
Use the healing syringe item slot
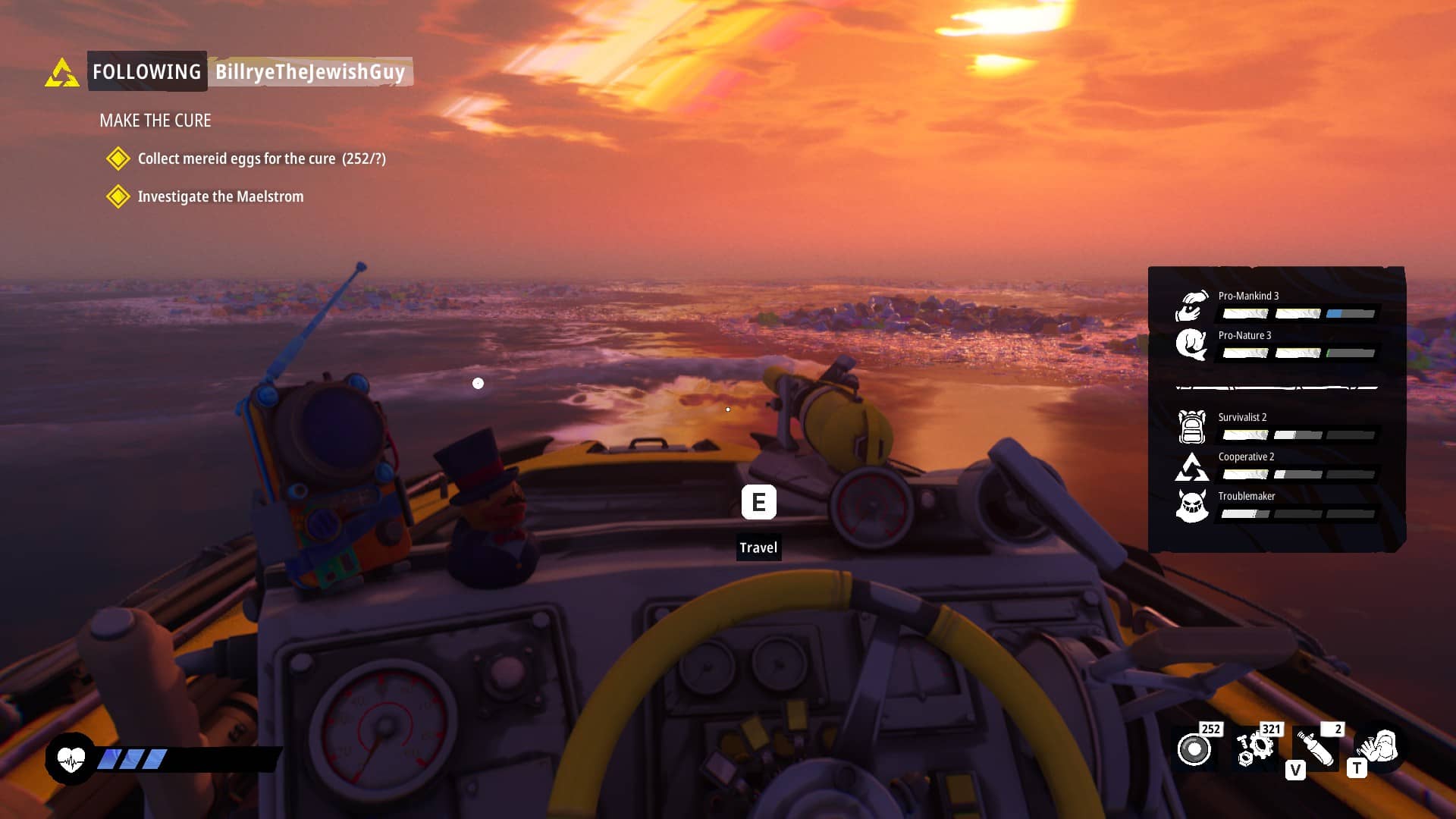[1316, 748]
